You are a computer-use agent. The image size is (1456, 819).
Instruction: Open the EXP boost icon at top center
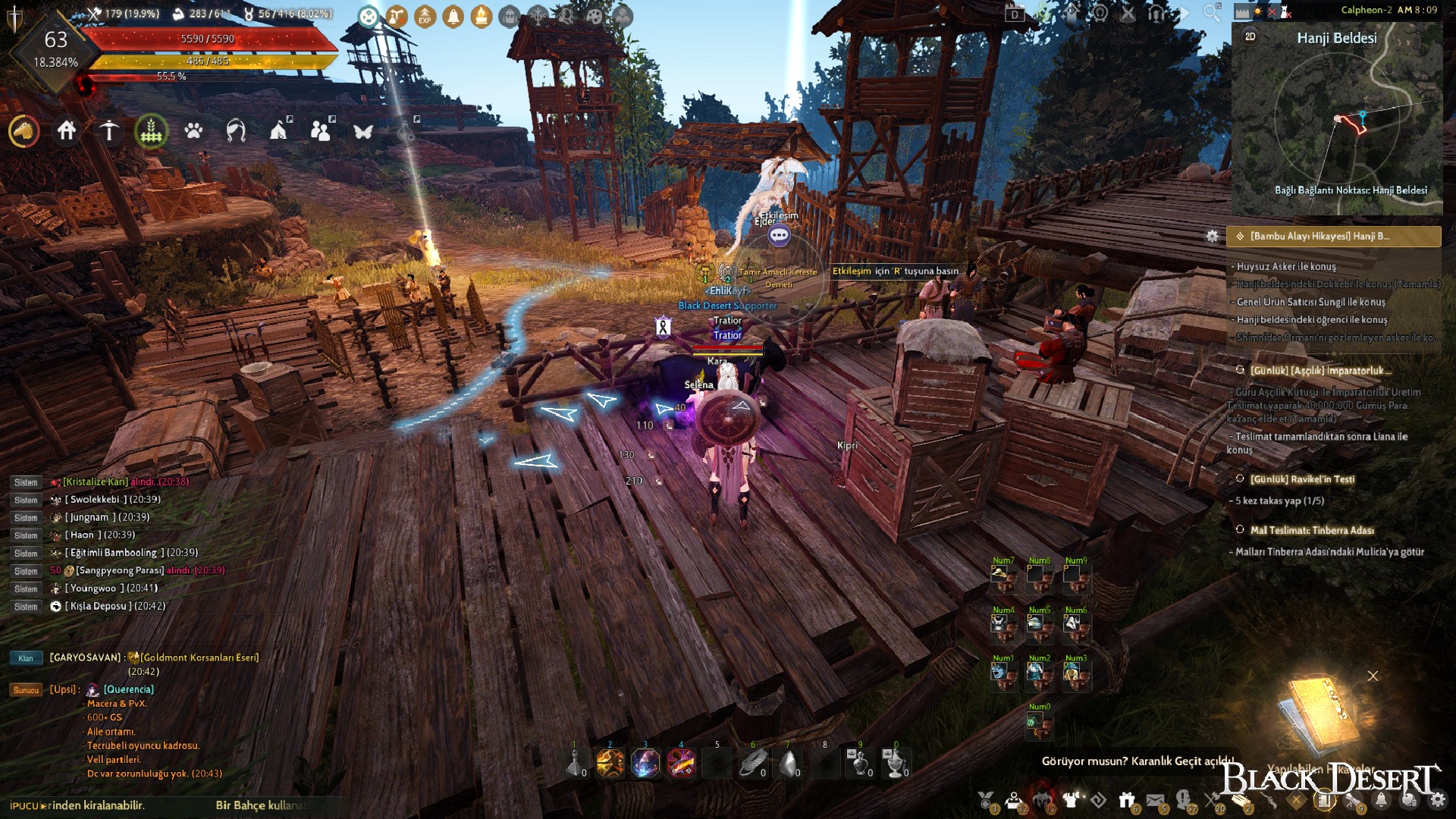[425, 16]
